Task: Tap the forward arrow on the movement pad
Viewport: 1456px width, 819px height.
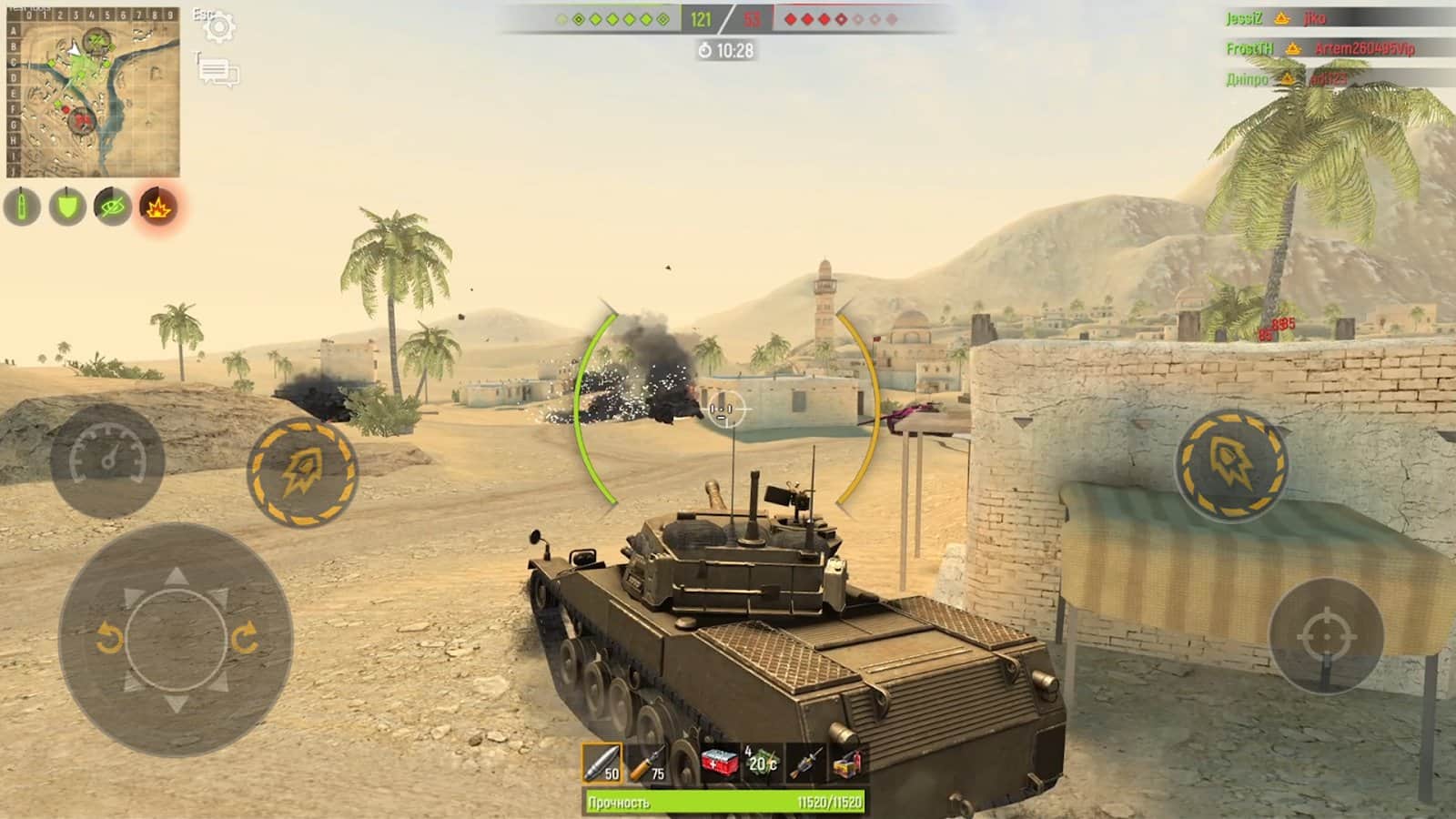Action: coord(176,577)
